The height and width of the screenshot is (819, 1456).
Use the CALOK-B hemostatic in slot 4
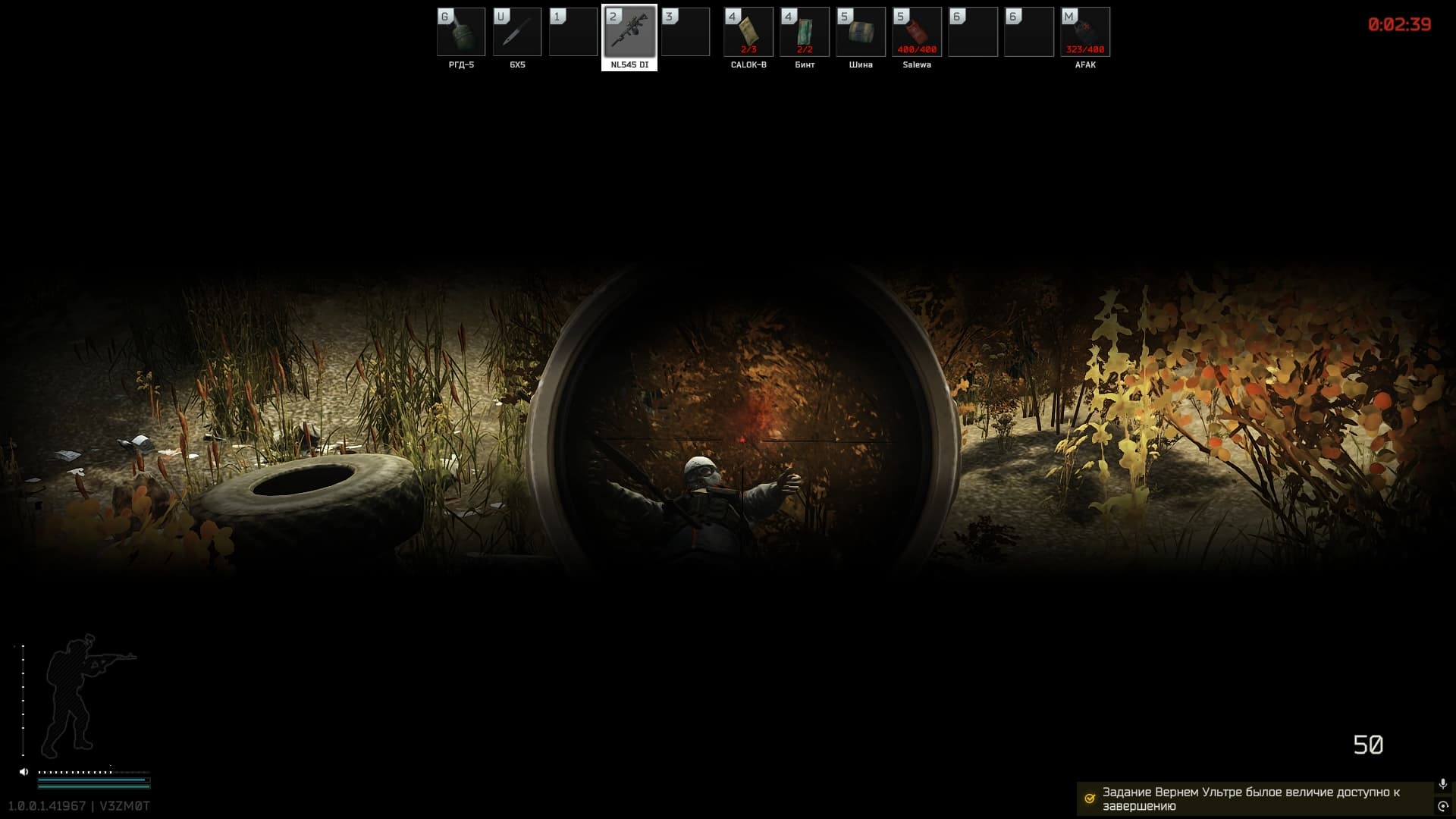click(748, 32)
